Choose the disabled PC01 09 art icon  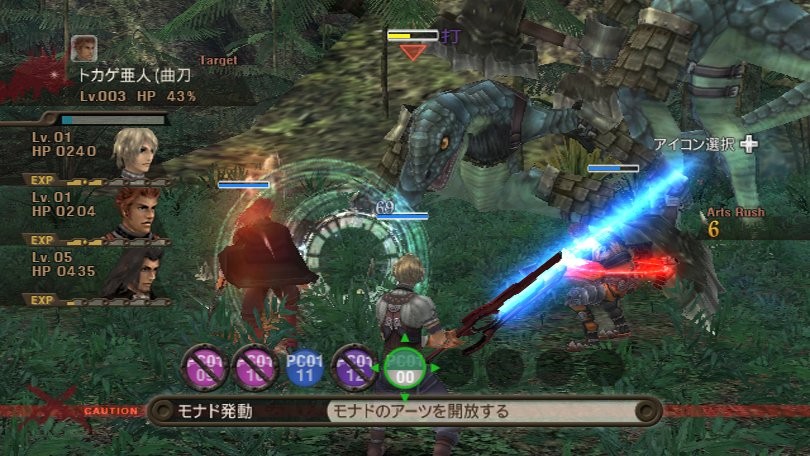[x=204, y=367]
